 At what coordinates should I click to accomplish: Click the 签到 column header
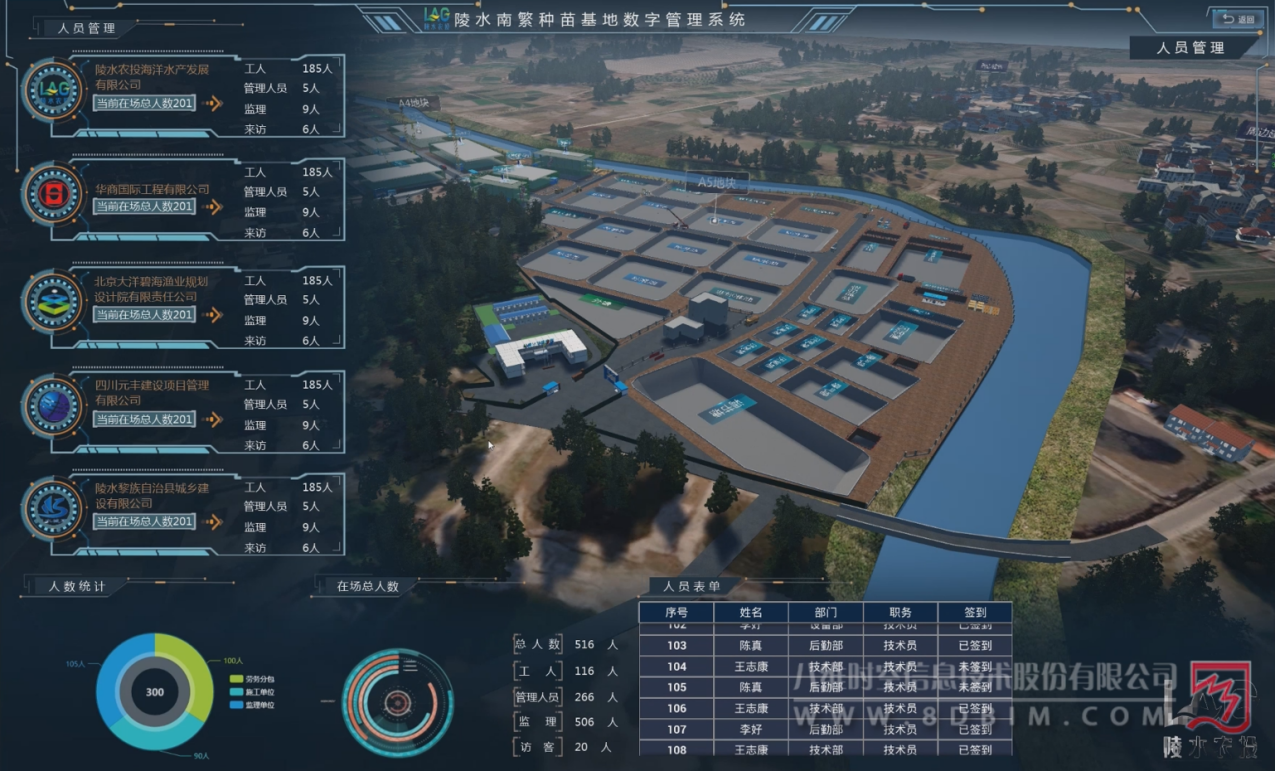(x=974, y=613)
